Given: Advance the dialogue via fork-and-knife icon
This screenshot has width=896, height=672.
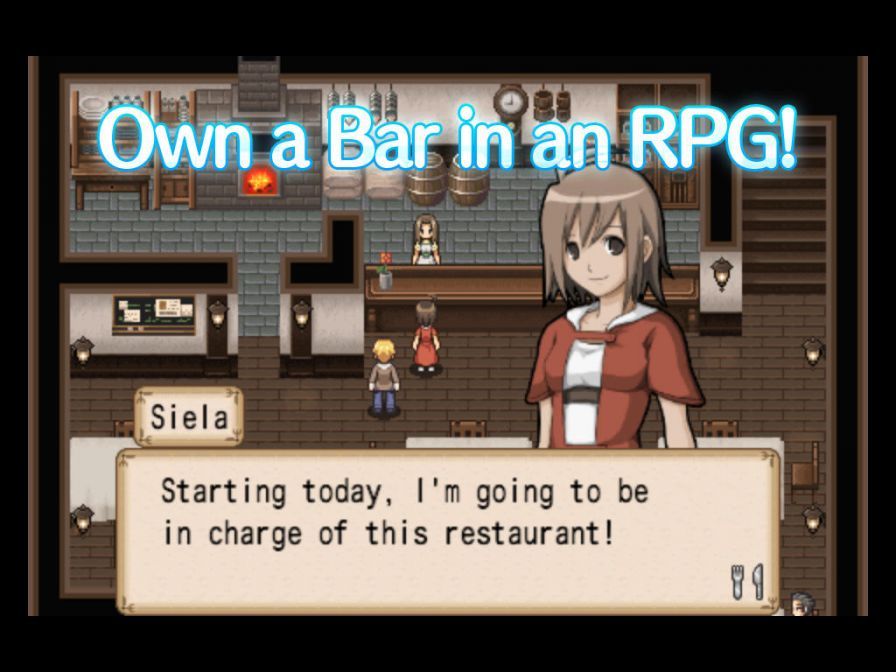Looking at the screenshot, I should pyautogui.click(x=747, y=582).
